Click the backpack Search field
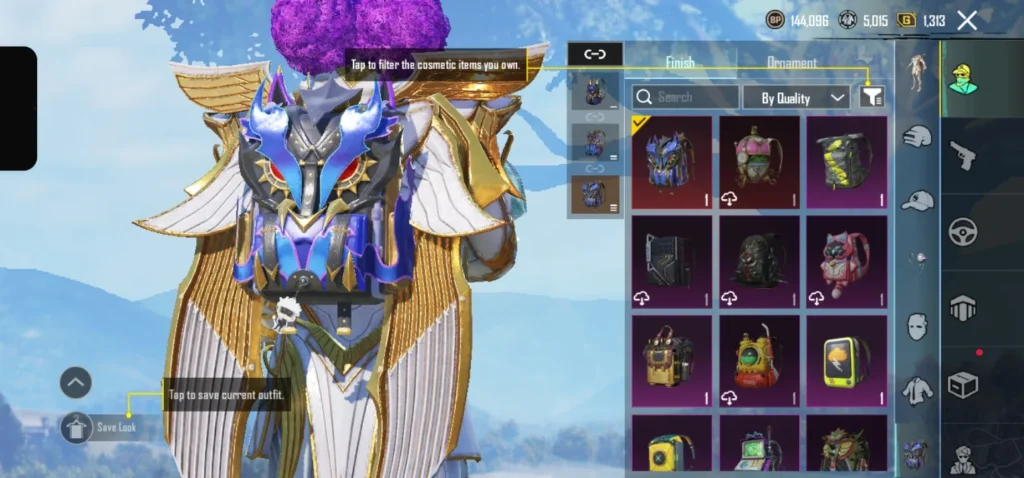 pos(685,97)
